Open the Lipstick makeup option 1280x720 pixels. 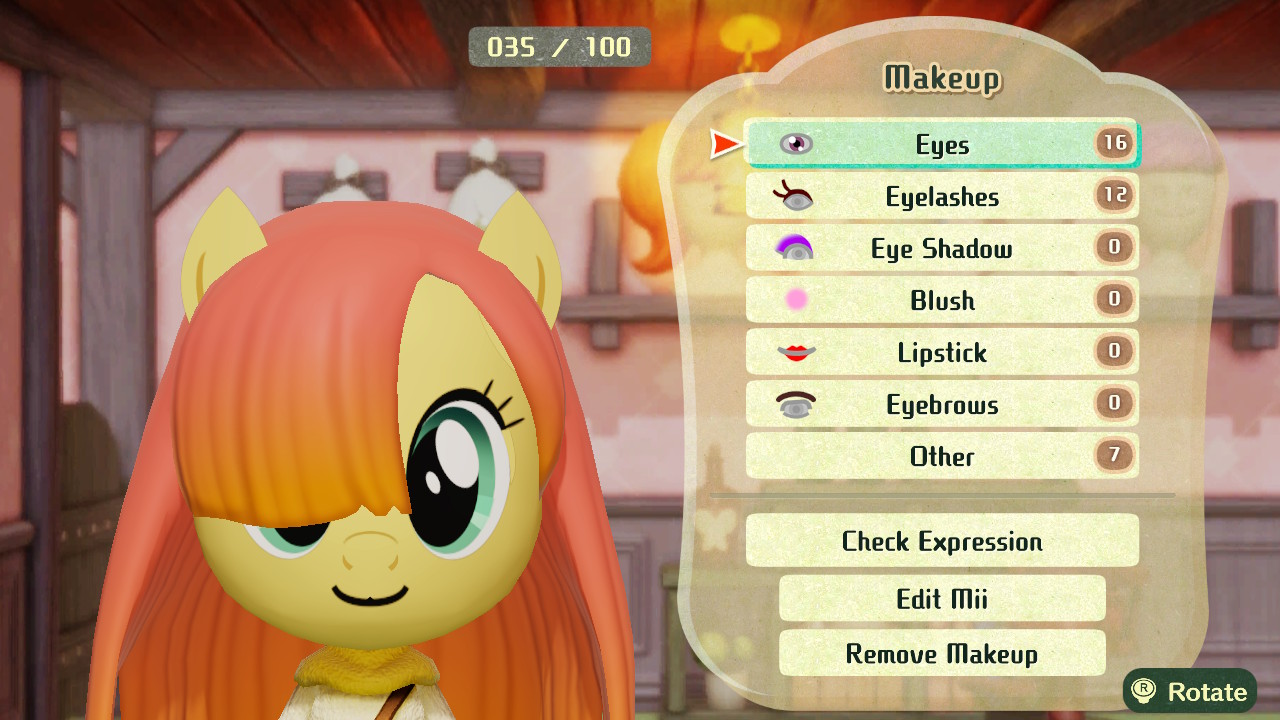pyautogui.click(x=942, y=352)
